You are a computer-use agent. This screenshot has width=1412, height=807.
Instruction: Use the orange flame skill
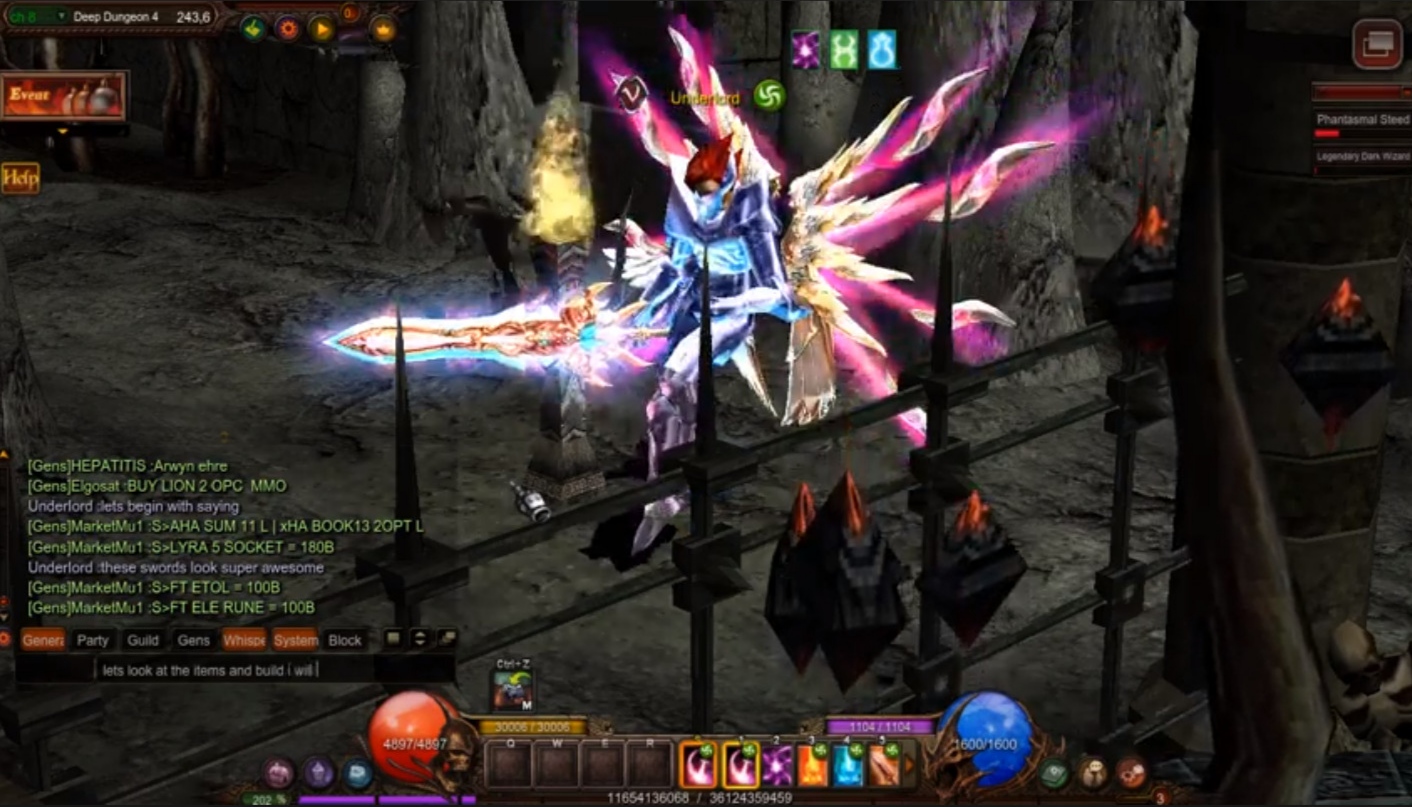coord(812,766)
